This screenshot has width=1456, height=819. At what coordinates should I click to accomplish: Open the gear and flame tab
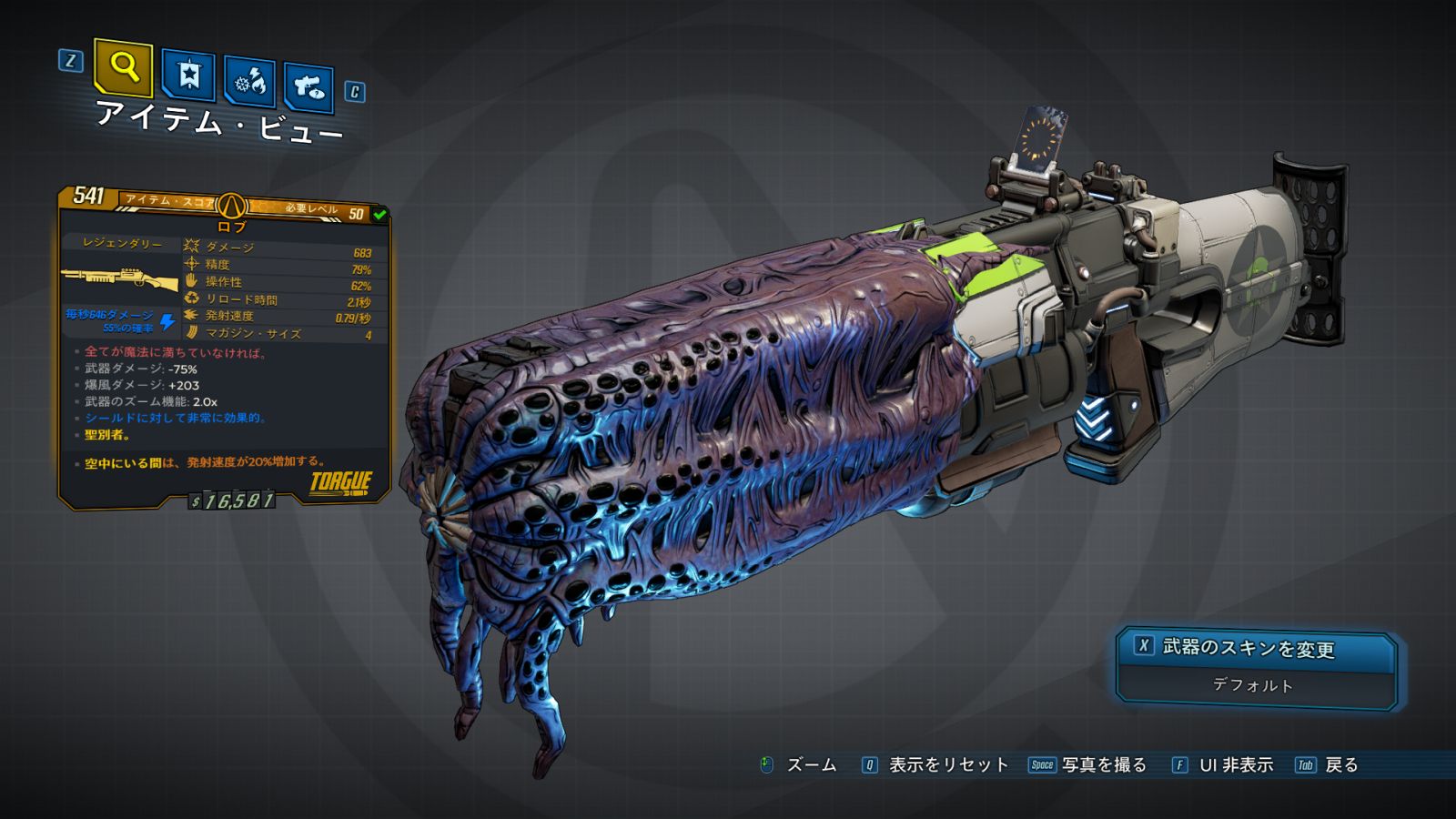[x=250, y=82]
